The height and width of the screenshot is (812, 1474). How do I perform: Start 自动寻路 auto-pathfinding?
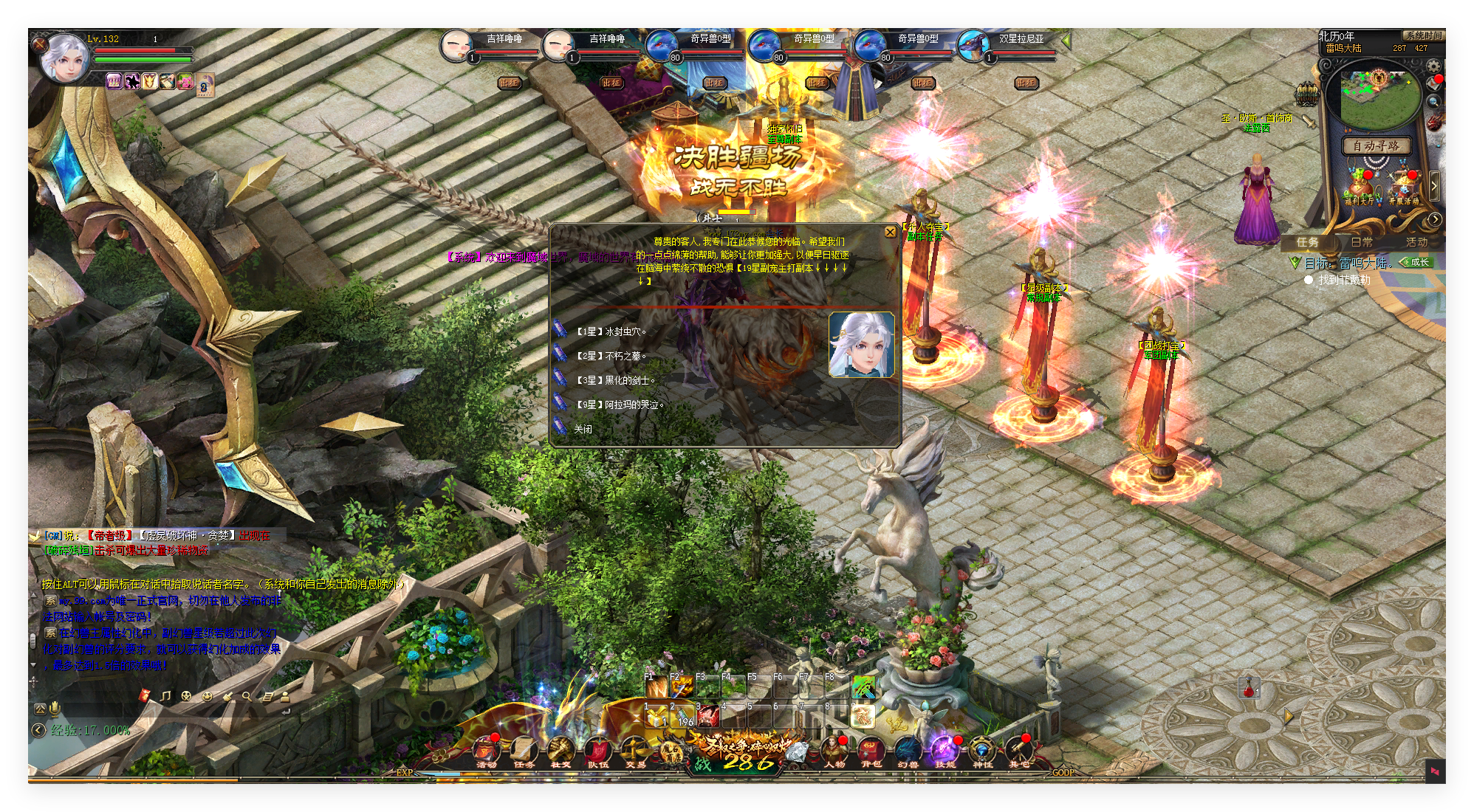1376,145
